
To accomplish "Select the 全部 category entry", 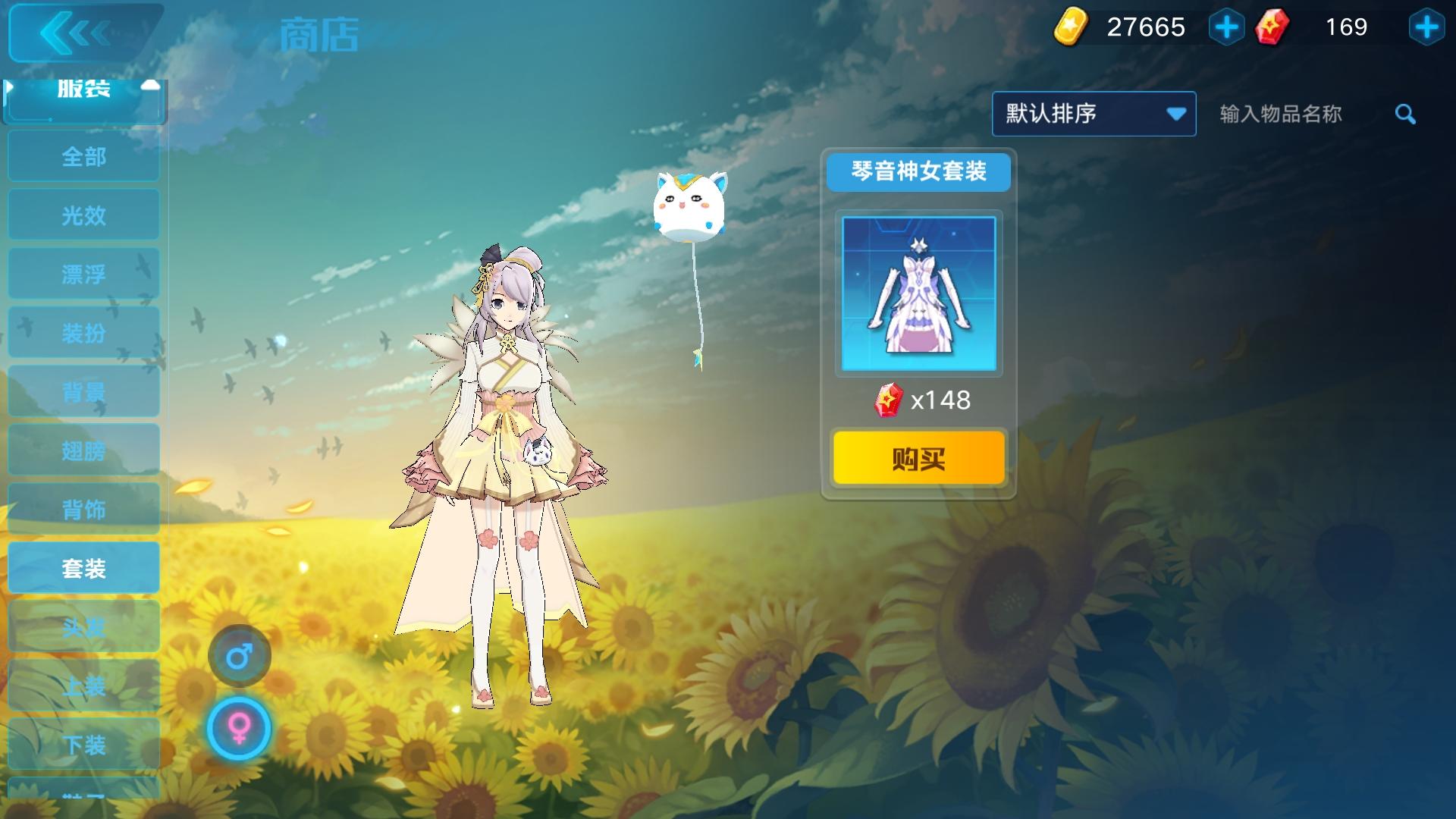I will pos(83,156).
